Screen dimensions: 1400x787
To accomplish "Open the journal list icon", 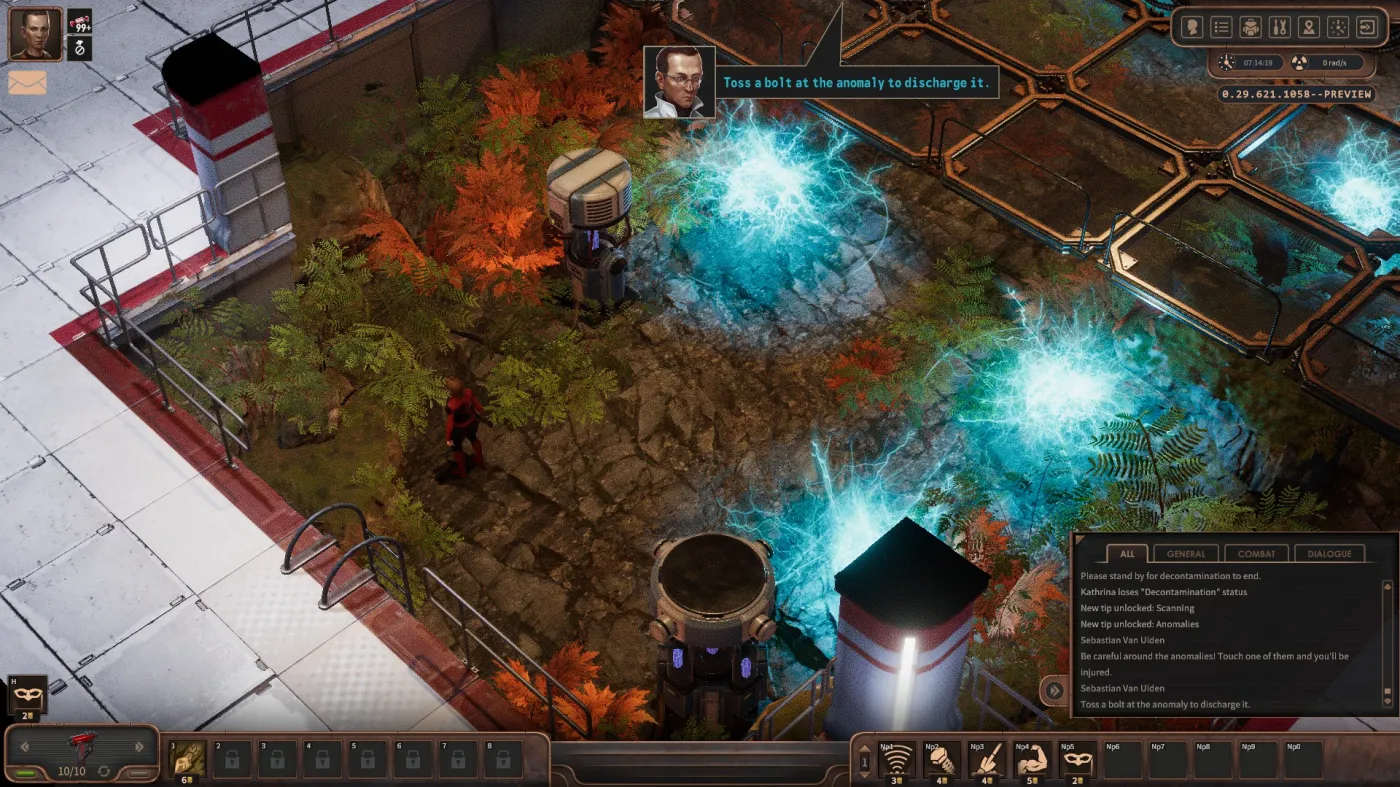I will pos(1221,27).
